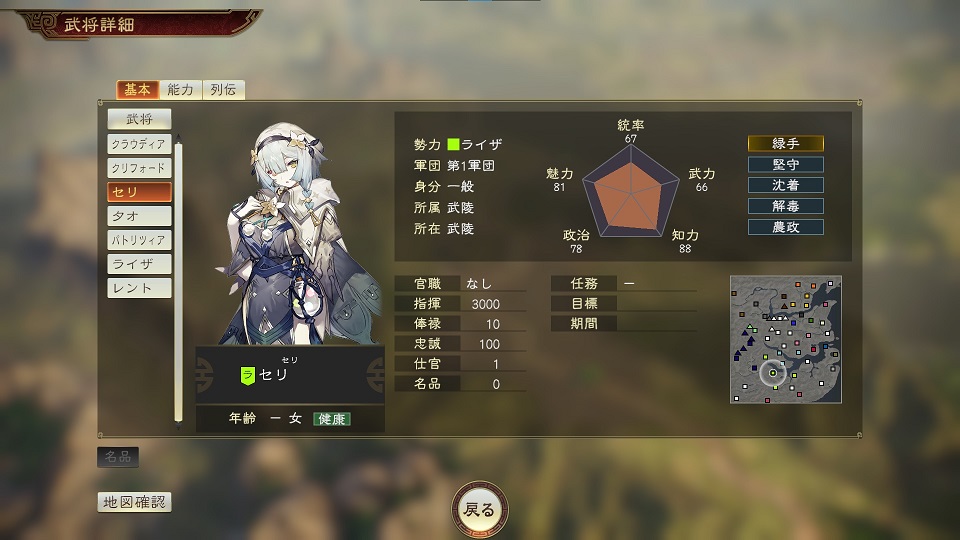
Task: Show details for パトリツィア
Action: [139, 240]
